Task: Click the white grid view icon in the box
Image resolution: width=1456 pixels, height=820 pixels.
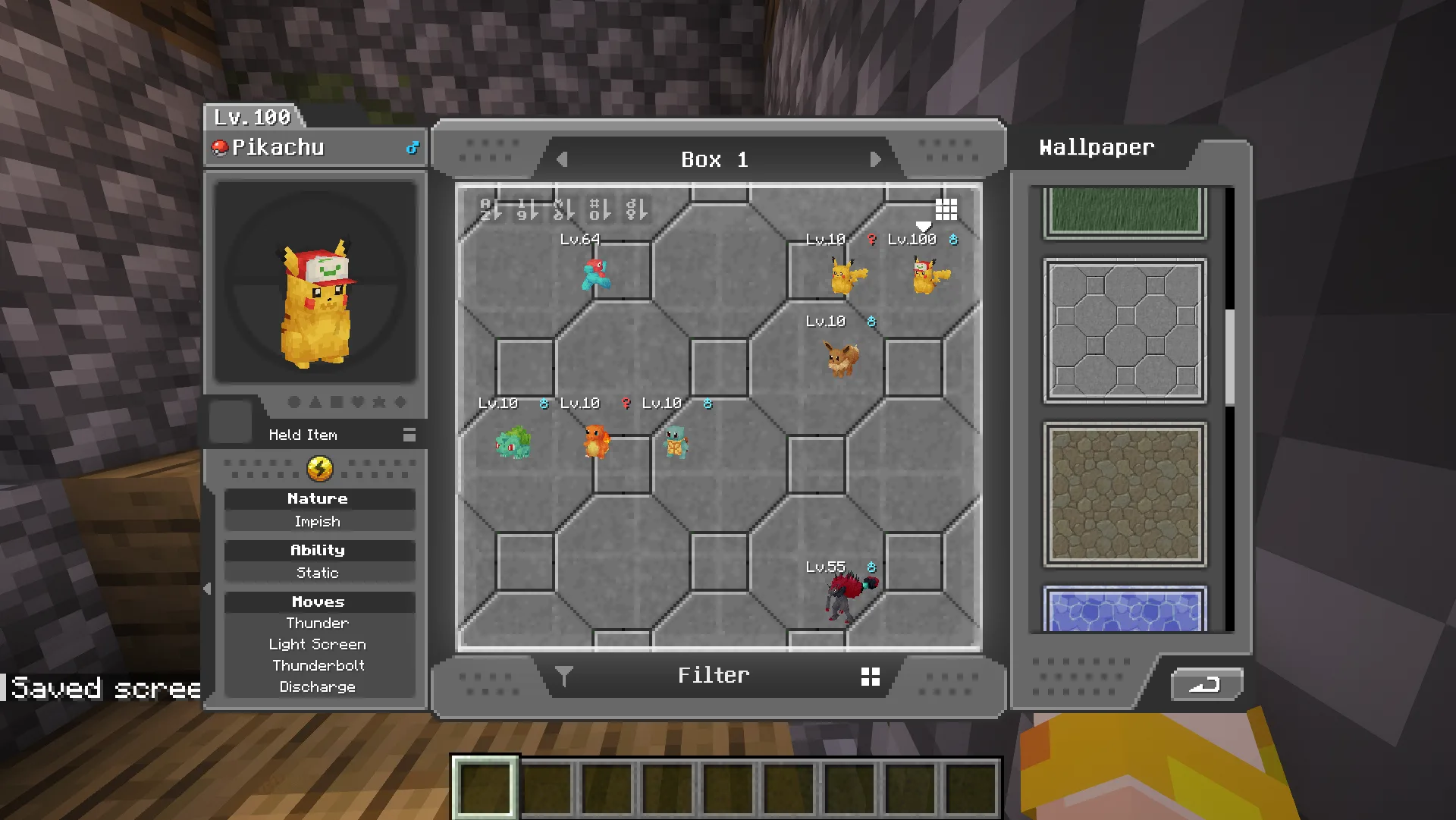Action: coord(946,209)
